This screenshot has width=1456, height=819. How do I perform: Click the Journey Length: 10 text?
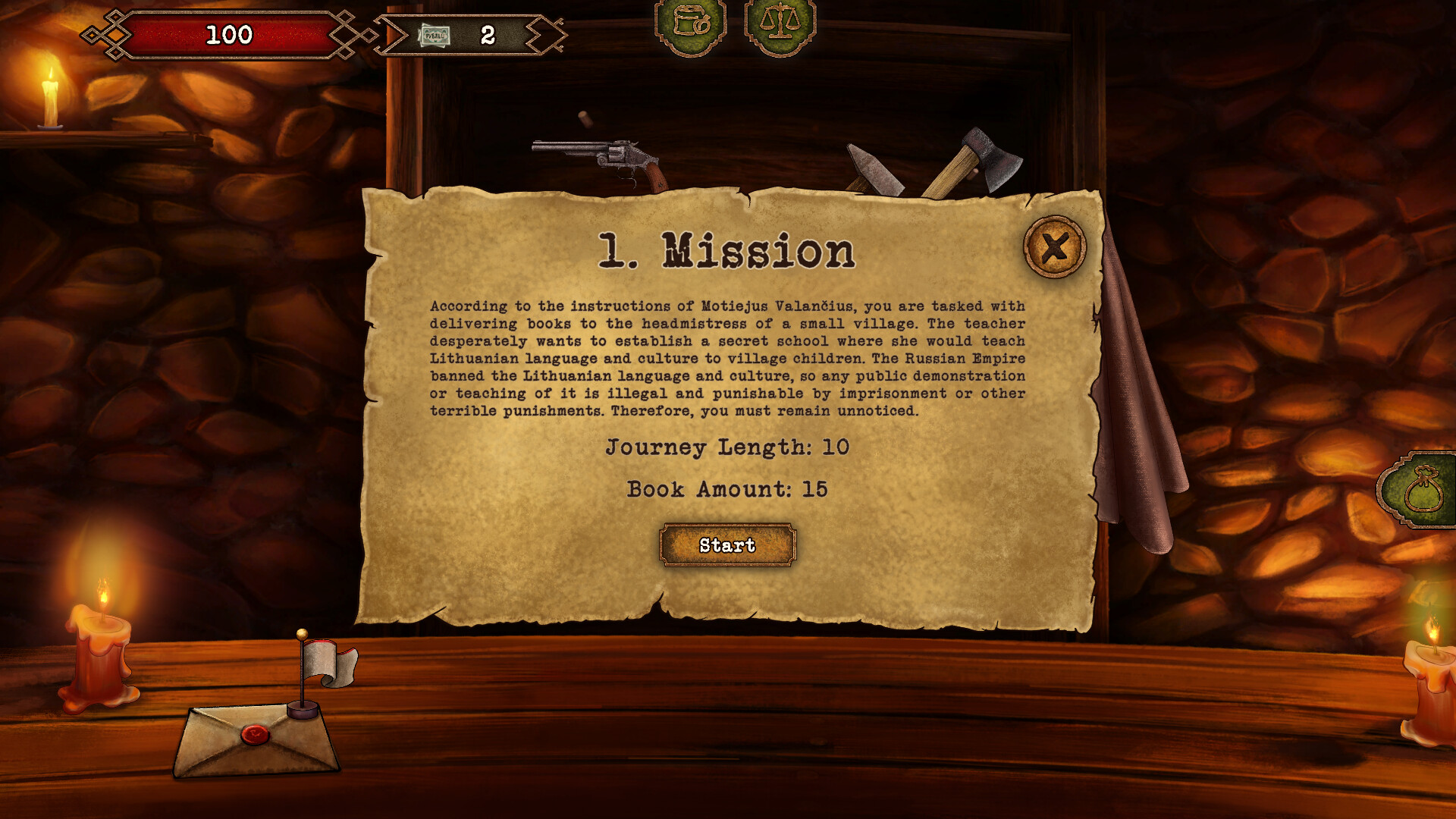tap(726, 448)
